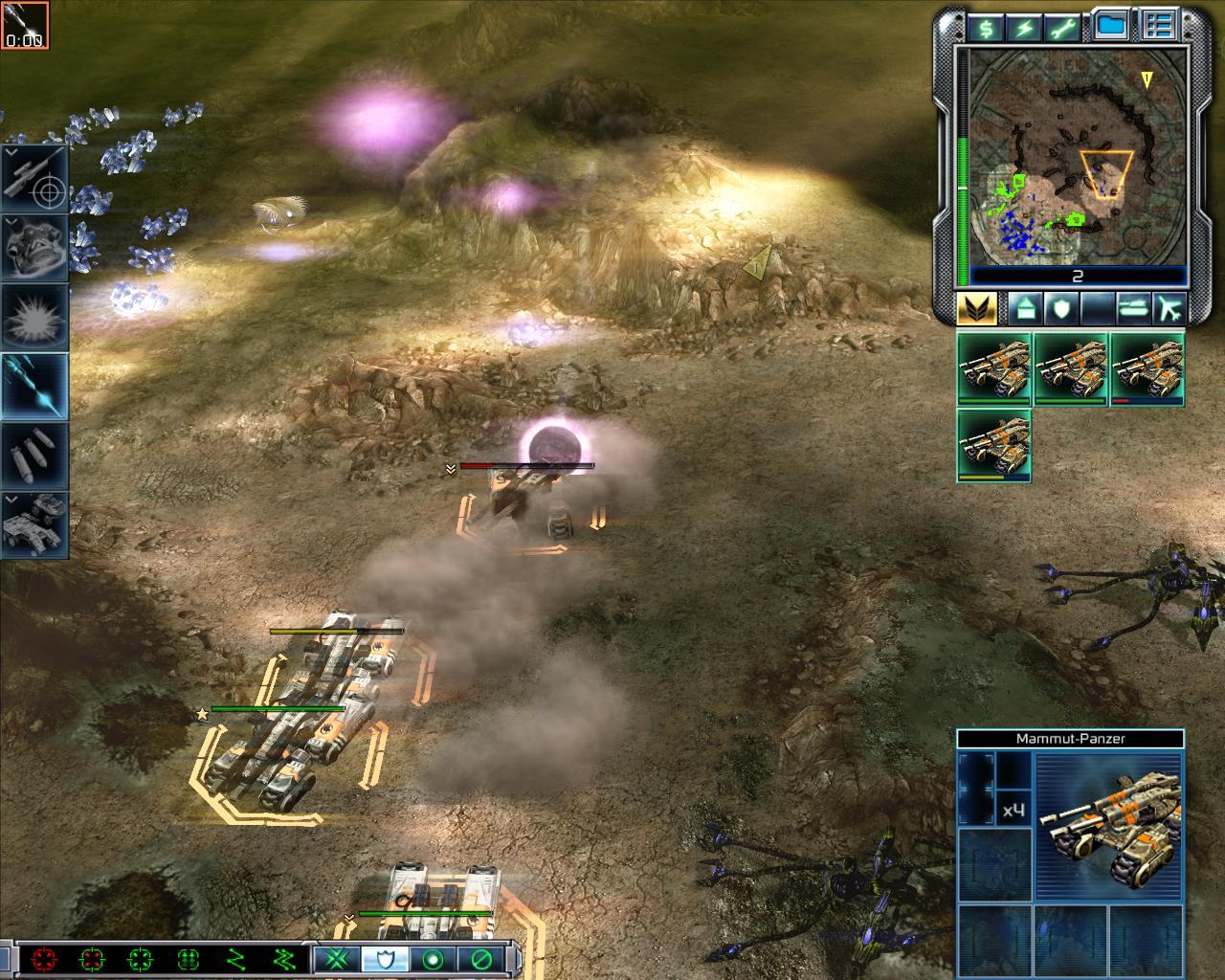
Task: Set the shield guard stance
Action: (385, 959)
